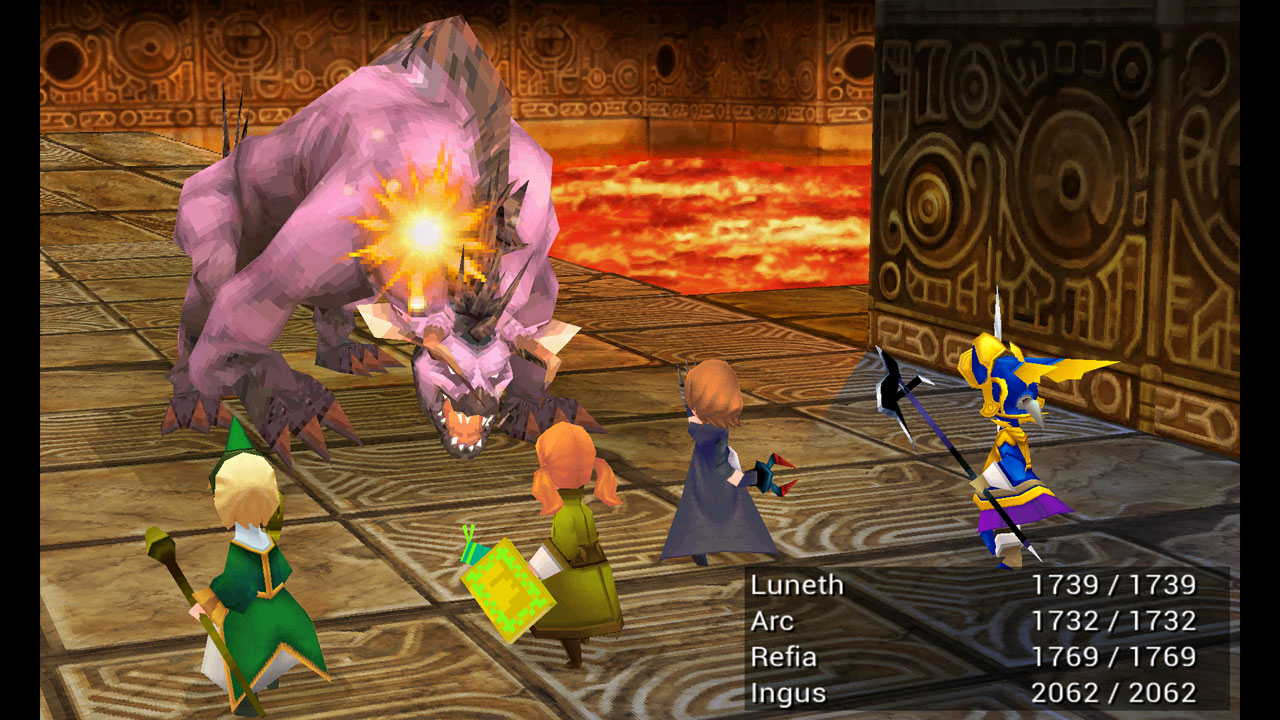
Task: Pick Refia from the party status list
Action: [784, 657]
